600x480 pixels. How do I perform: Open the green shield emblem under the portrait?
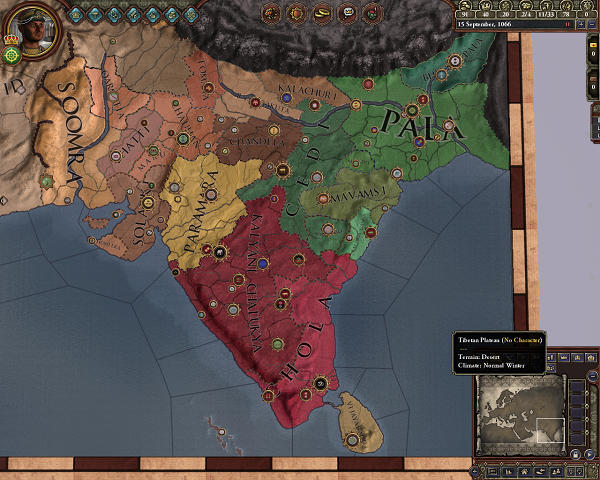[12, 57]
